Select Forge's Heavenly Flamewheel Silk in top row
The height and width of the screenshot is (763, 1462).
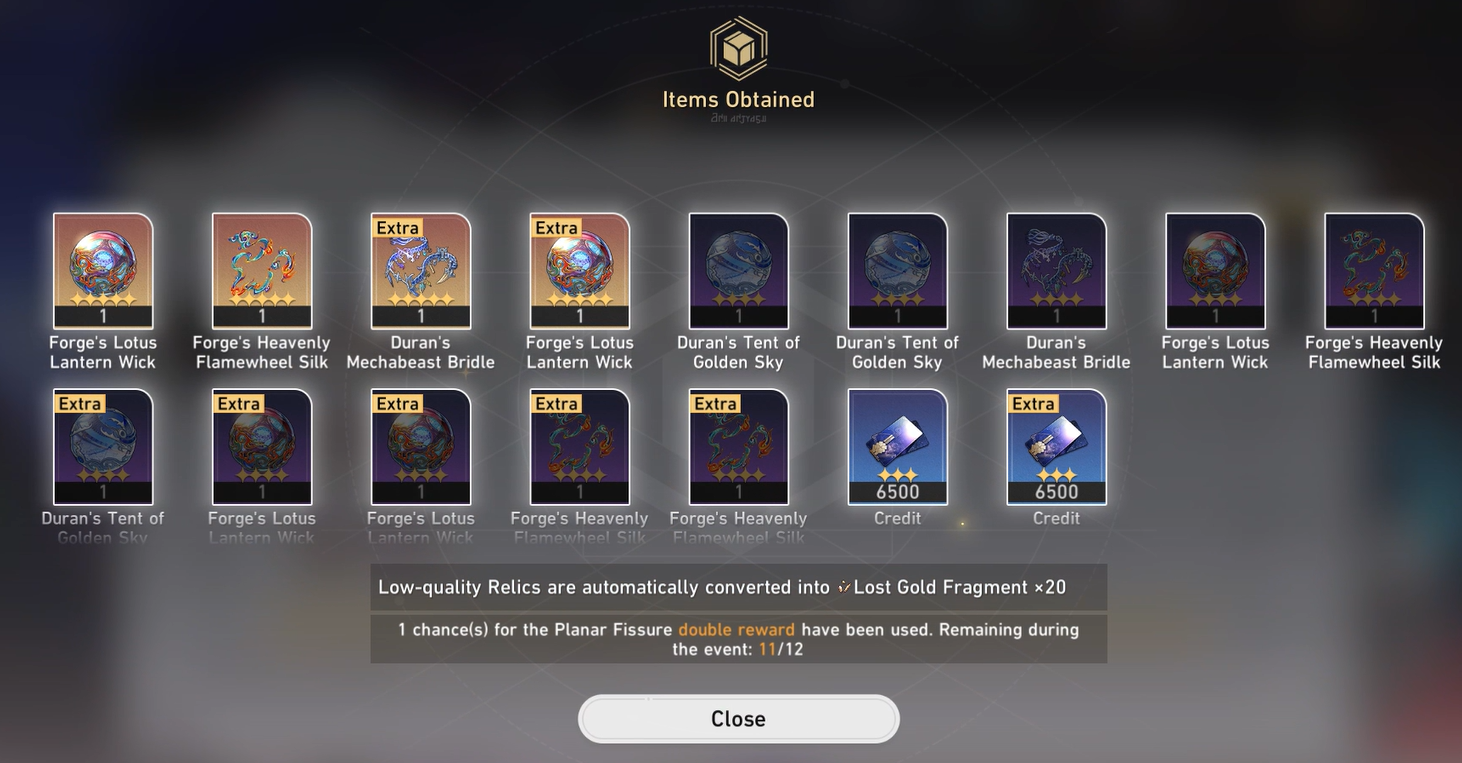point(261,268)
